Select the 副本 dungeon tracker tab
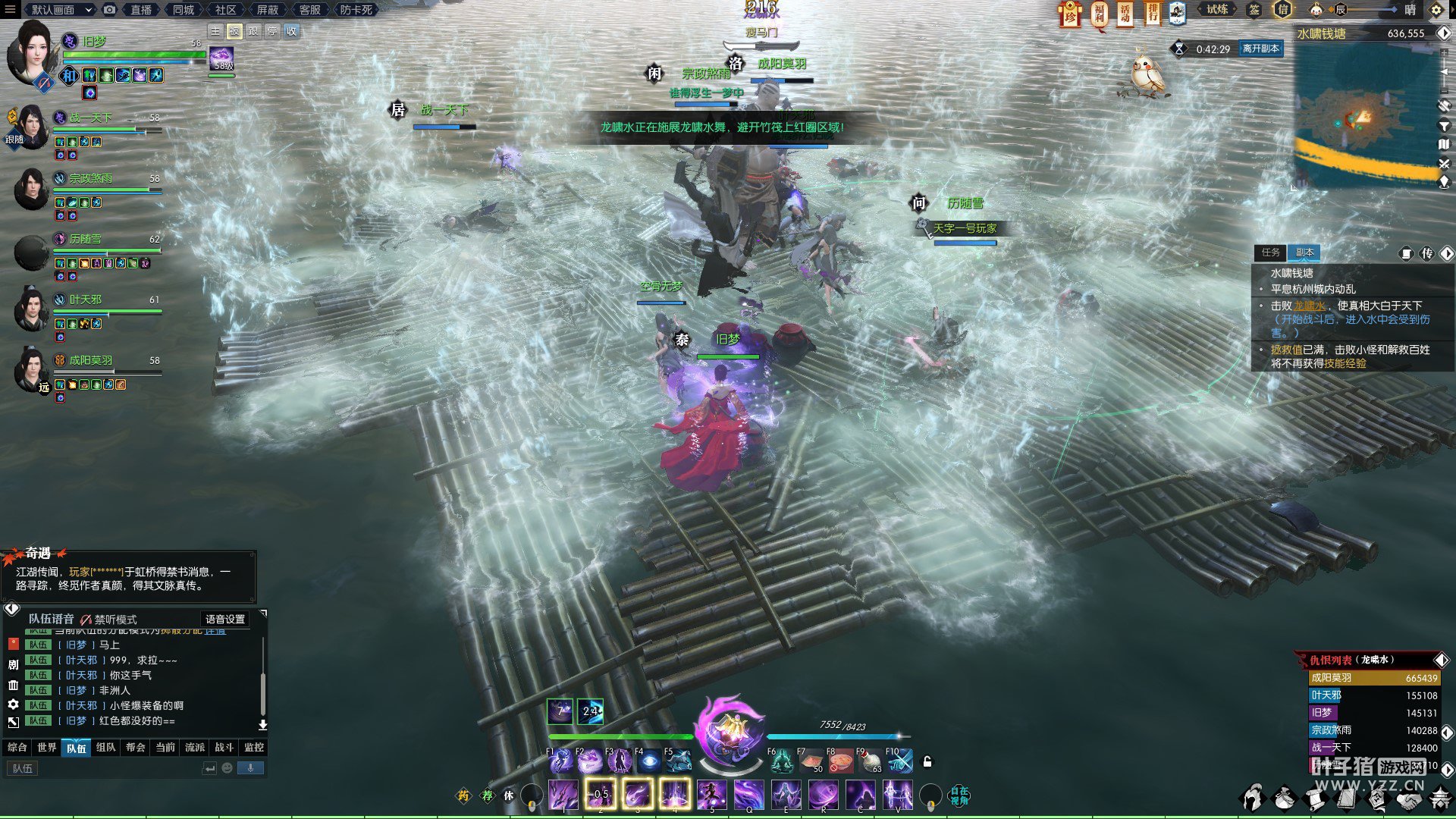The width and height of the screenshot is (1456, 819). [x=1304, y=253]
